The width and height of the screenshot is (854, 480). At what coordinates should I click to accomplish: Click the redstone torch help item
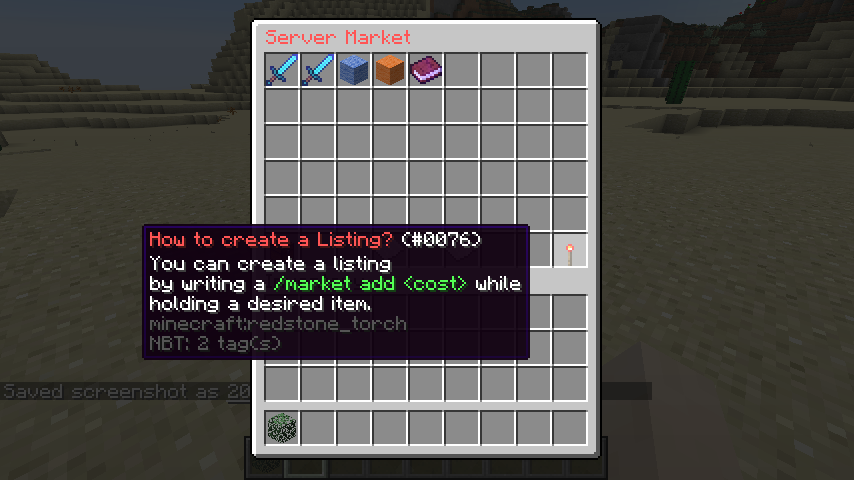(x=570, y=252)
